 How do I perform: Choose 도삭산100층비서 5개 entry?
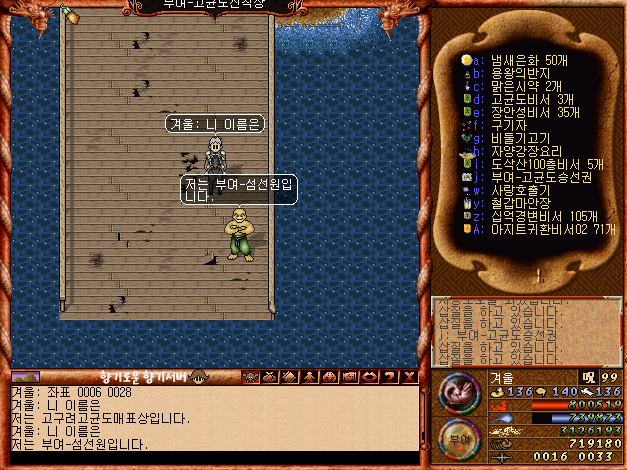539,164
